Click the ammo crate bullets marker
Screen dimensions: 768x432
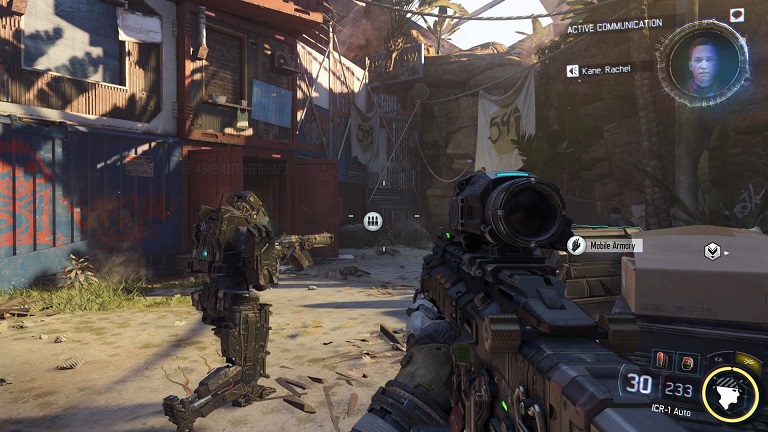click(x=373, y=221)
